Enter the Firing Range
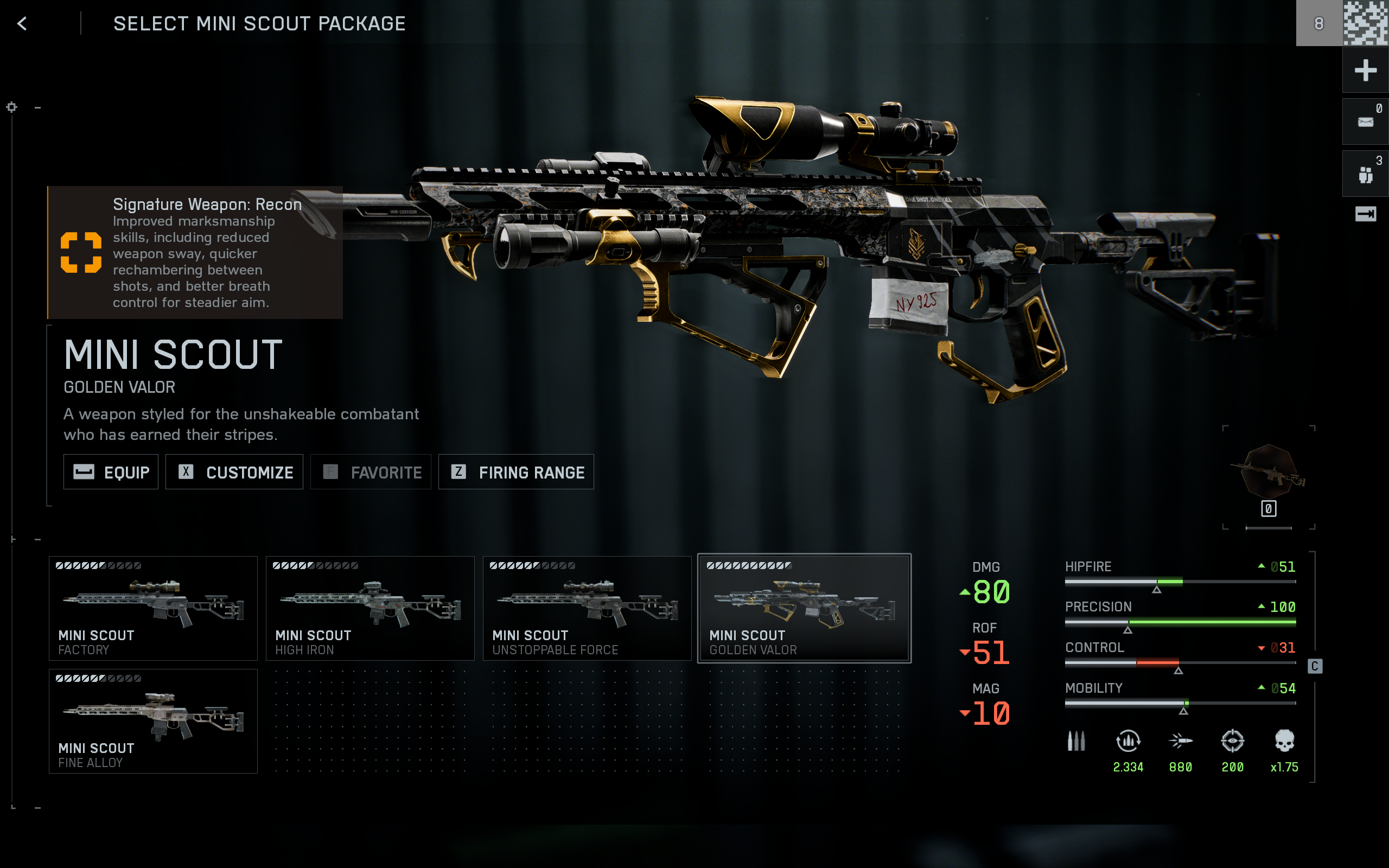1389x868 pixels. [x=515, y=471]
